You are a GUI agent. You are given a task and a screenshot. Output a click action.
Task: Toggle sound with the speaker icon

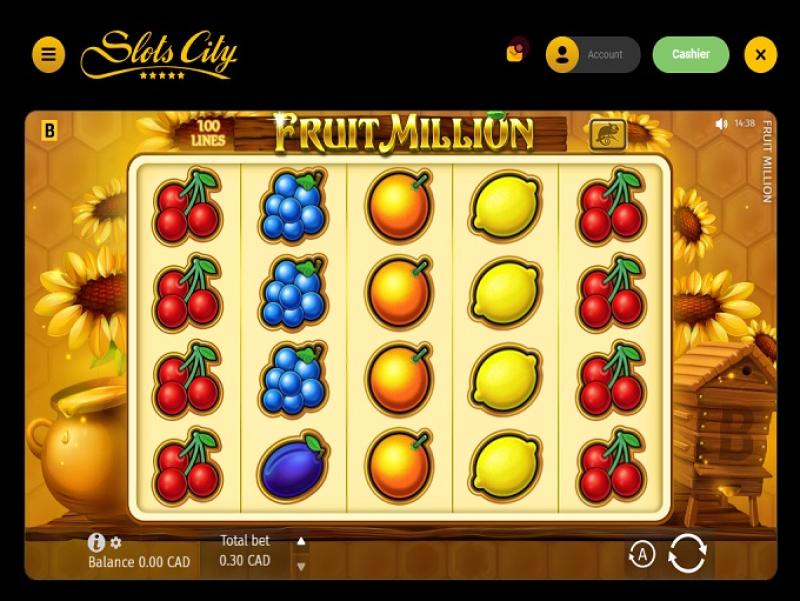pos(721,124)
